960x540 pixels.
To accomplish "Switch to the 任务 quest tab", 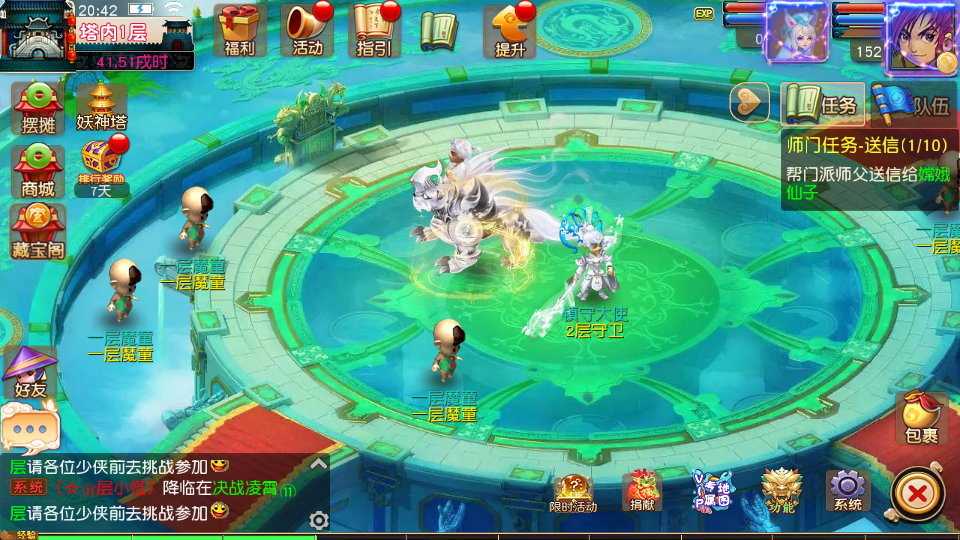I will coord(822,104).
